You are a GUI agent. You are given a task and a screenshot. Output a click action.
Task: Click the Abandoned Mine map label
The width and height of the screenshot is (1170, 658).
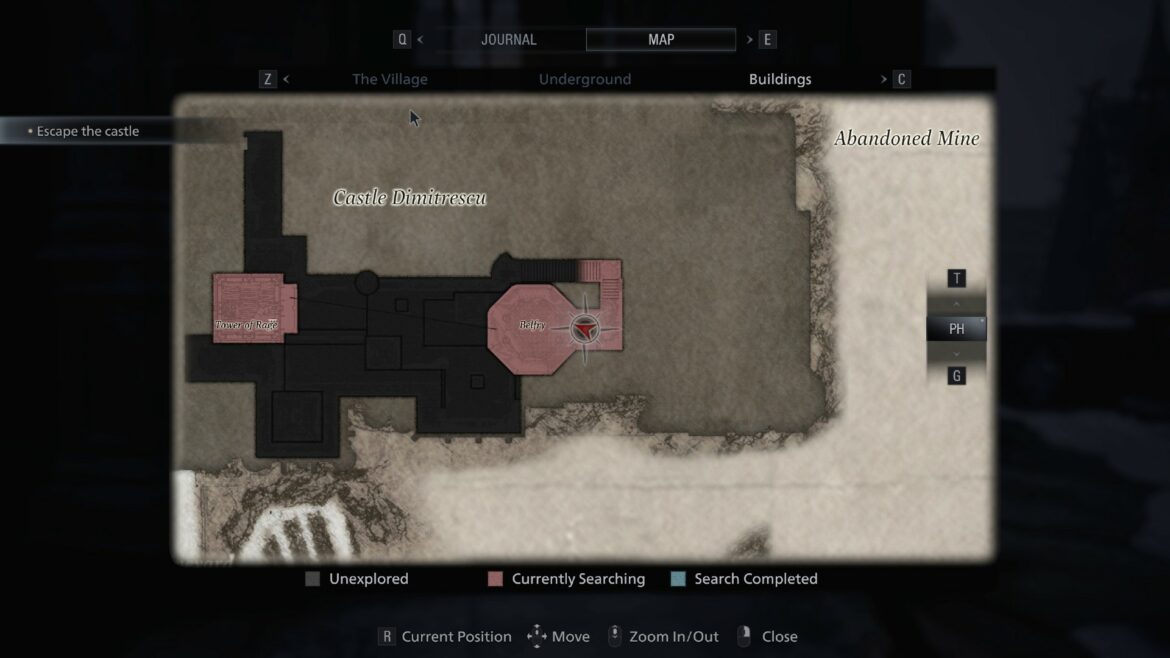pyautogui.click(x=906, y=139)
